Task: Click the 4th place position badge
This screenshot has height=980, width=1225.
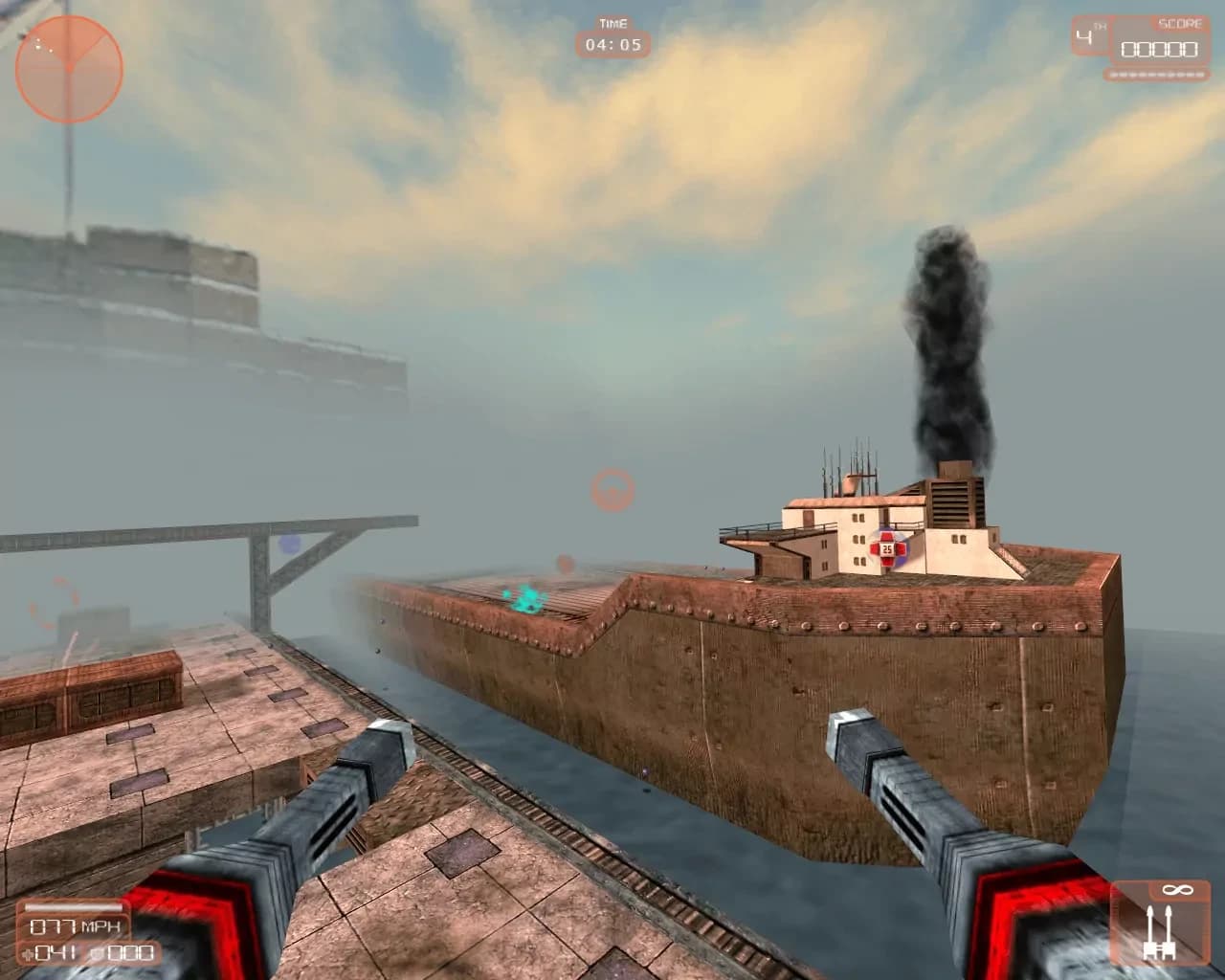Action: 1089,36
